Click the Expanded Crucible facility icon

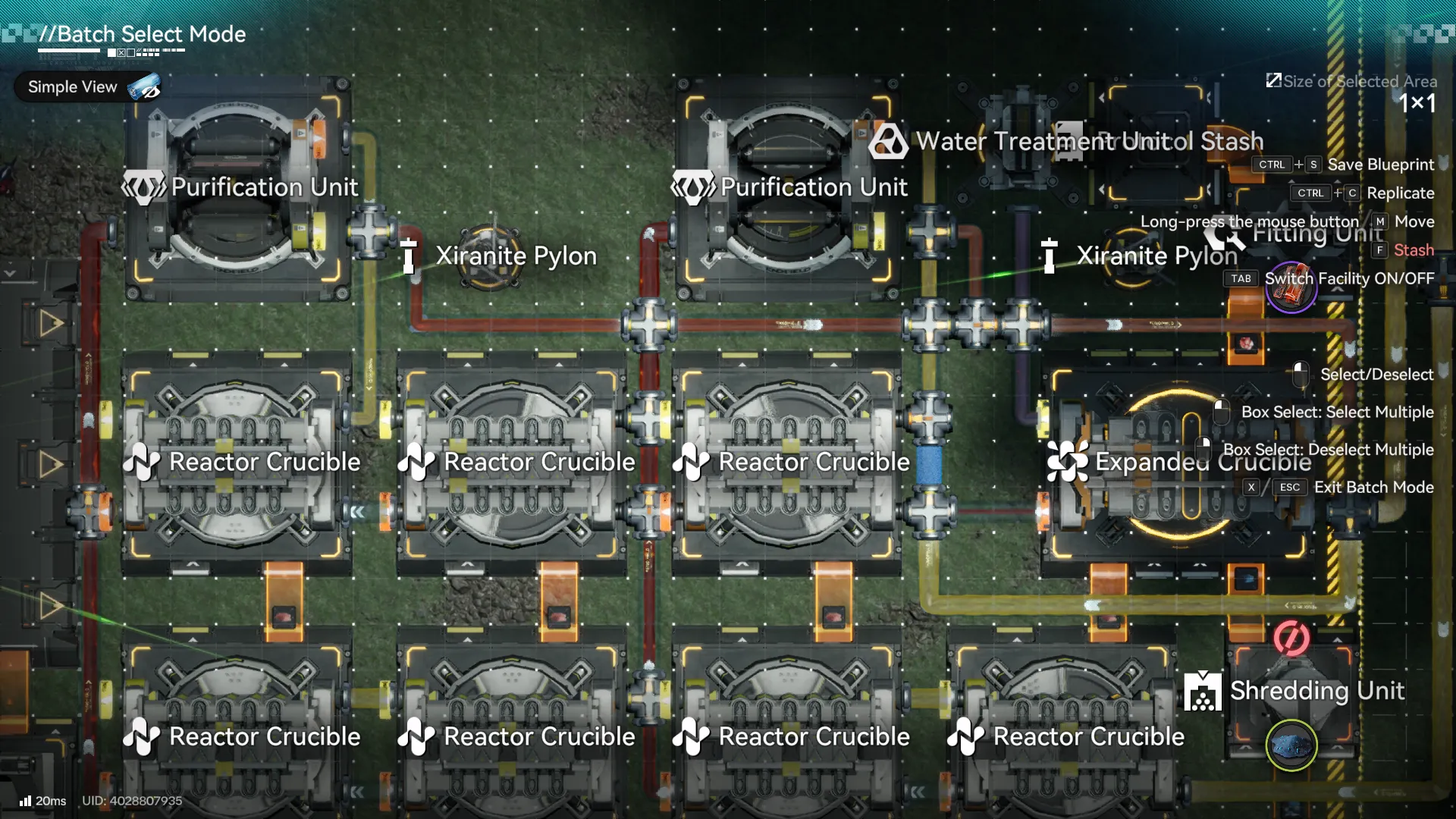click(1068, 461)
